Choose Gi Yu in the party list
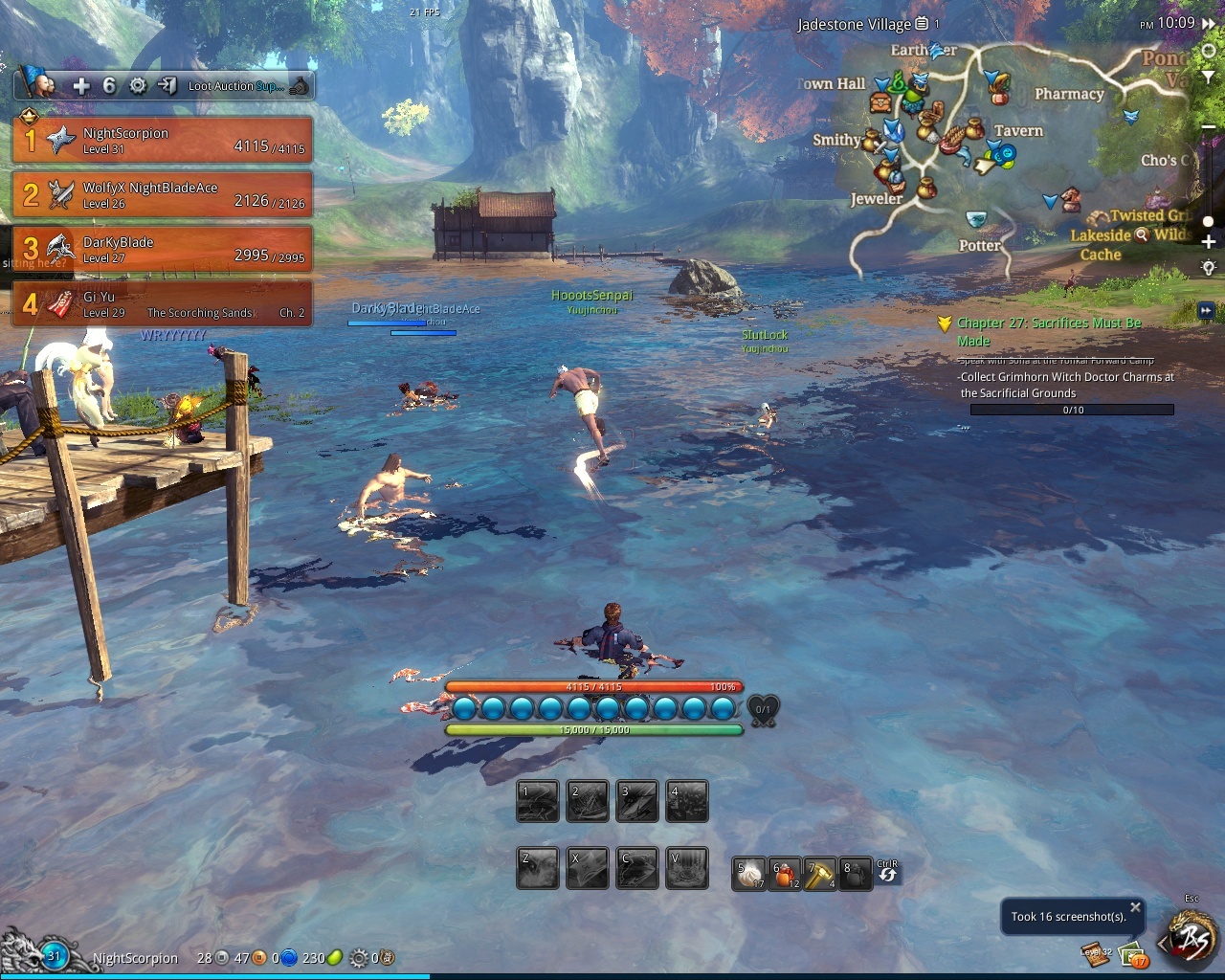 pos(163,304)
